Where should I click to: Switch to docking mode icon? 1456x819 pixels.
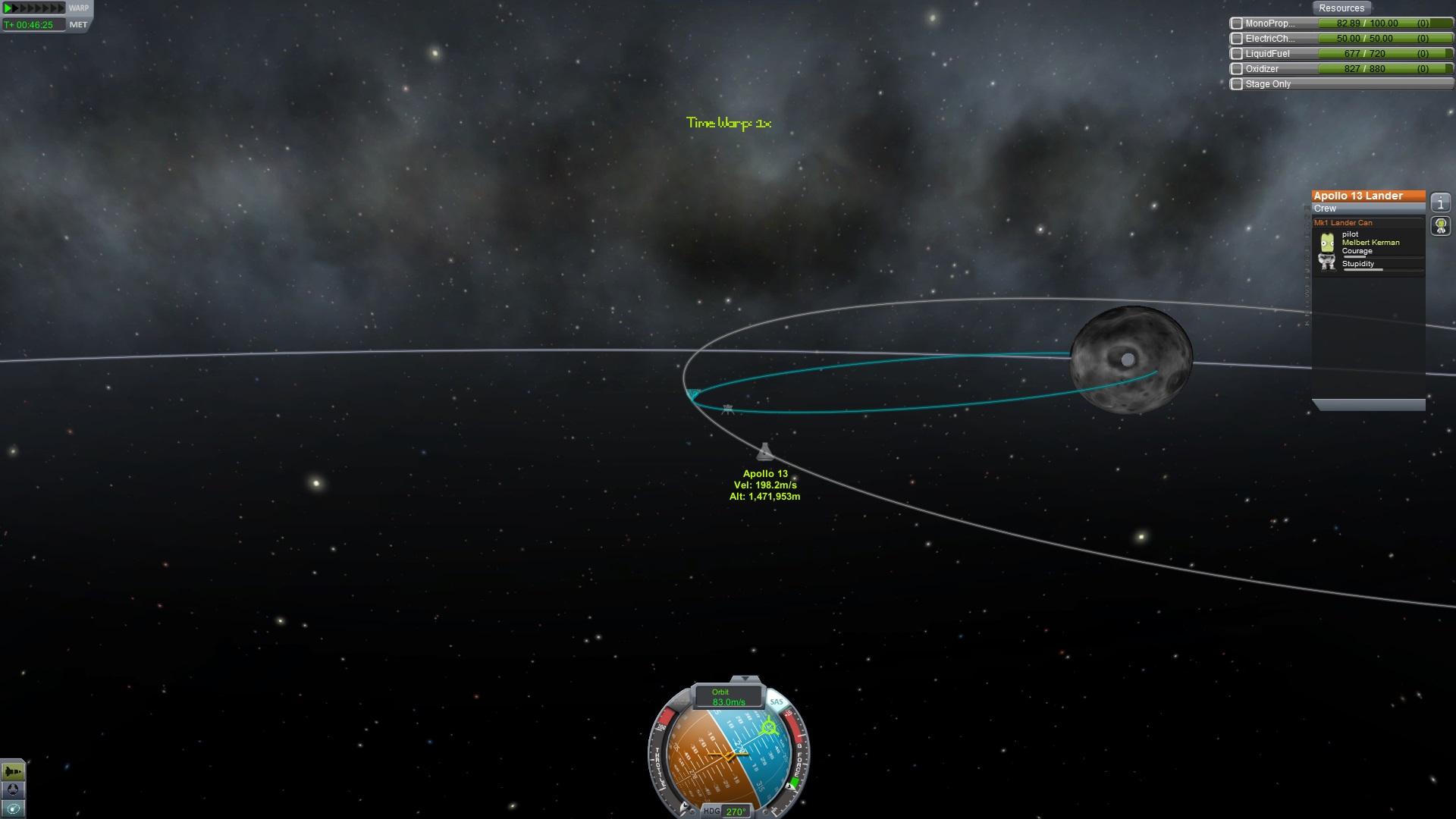tap(13, 790)
